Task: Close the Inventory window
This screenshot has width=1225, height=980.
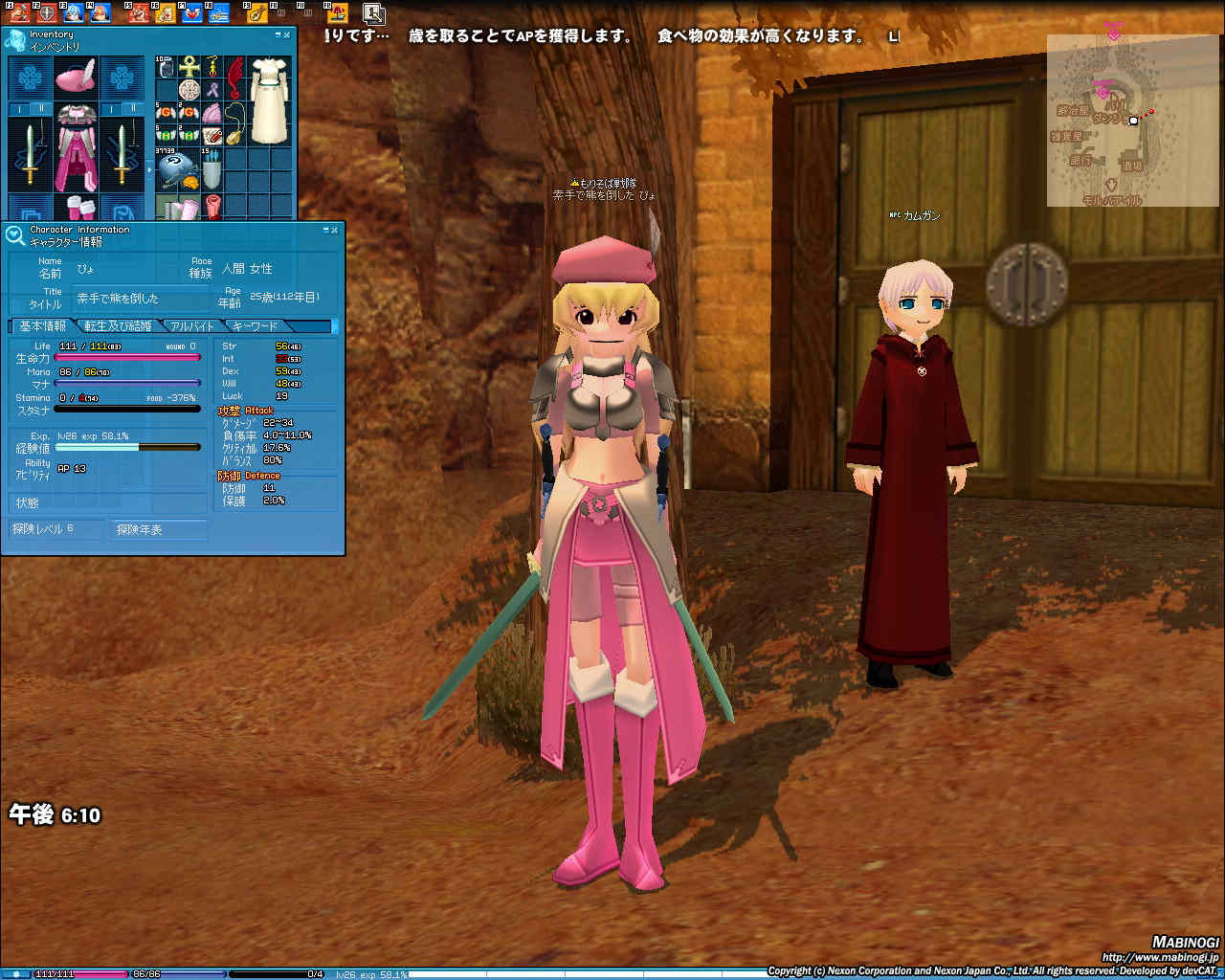Action: pyautogui.click(x=286, y=34)
